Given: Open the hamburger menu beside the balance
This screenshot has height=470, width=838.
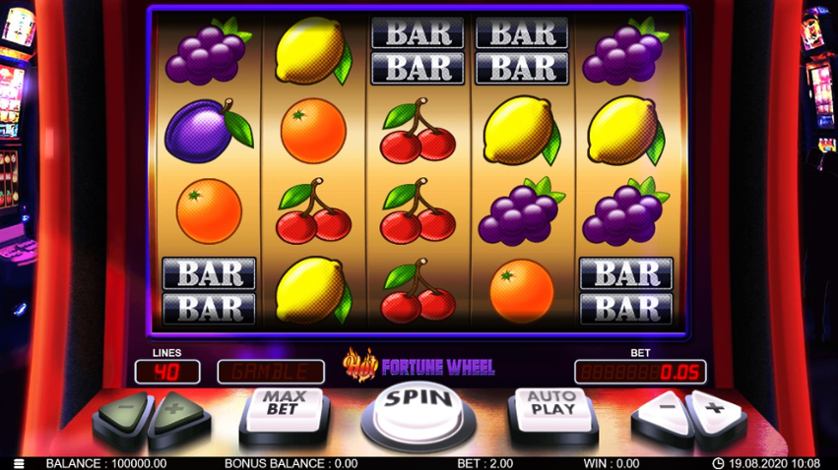Looking at the screenshot, I should (17, 463).
